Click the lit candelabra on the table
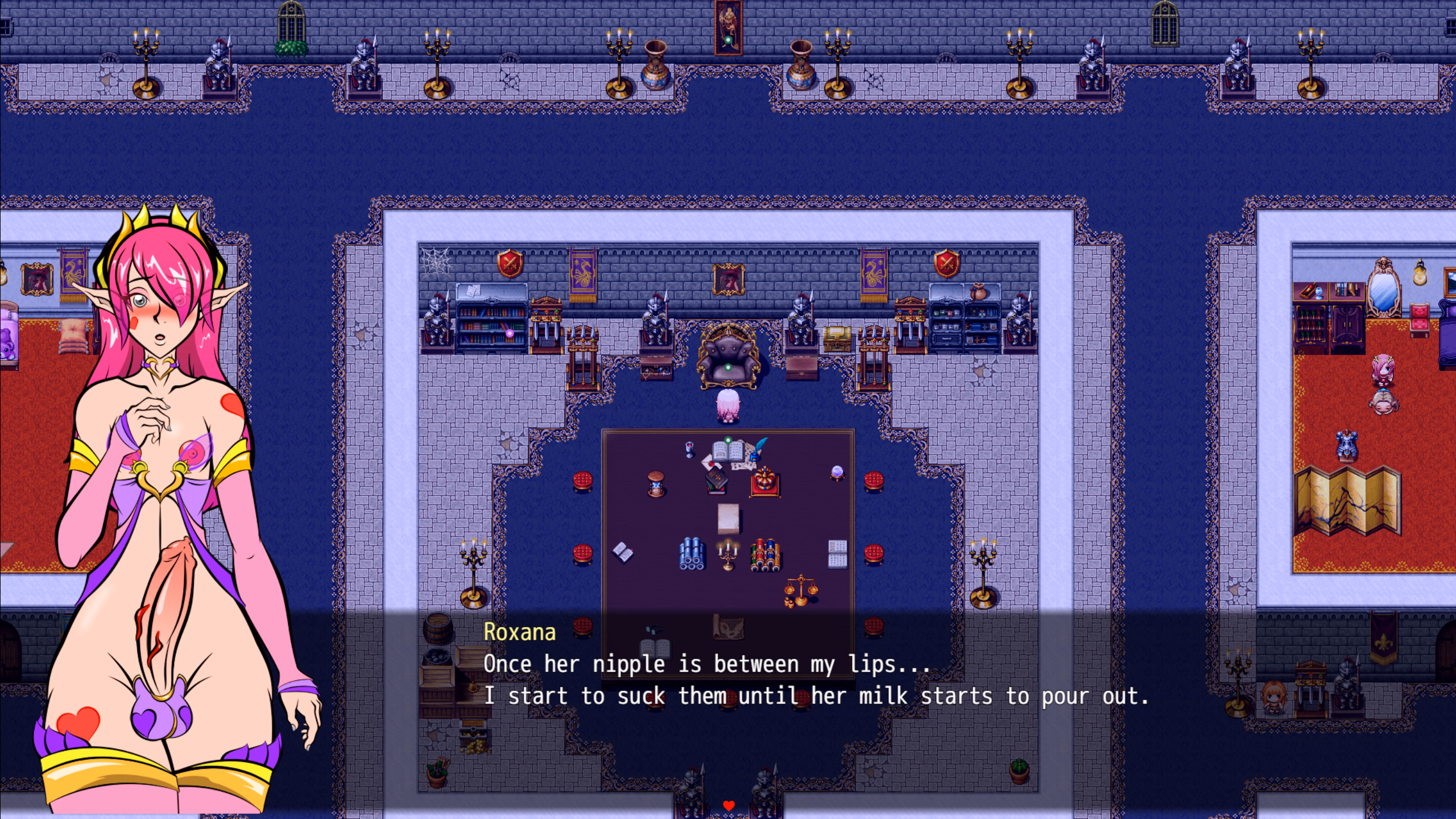Screen dimensions: 1456x819 (x=728, y=553)
